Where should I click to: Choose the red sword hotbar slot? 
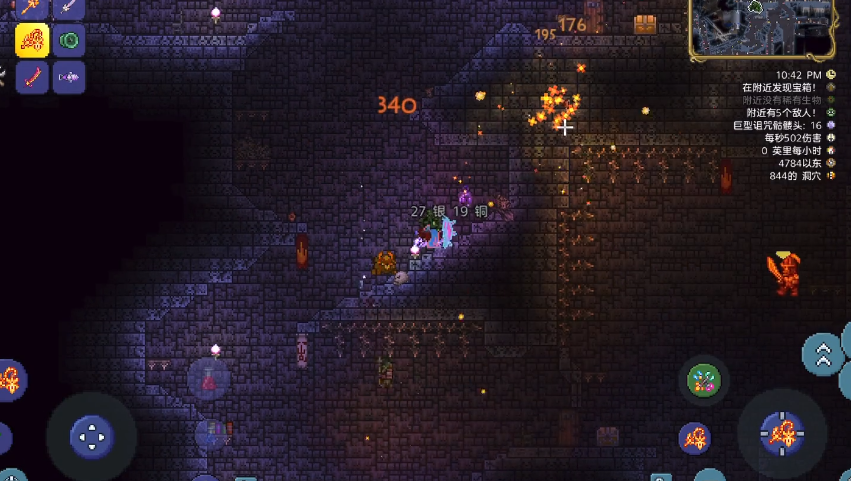click(33, 77)
